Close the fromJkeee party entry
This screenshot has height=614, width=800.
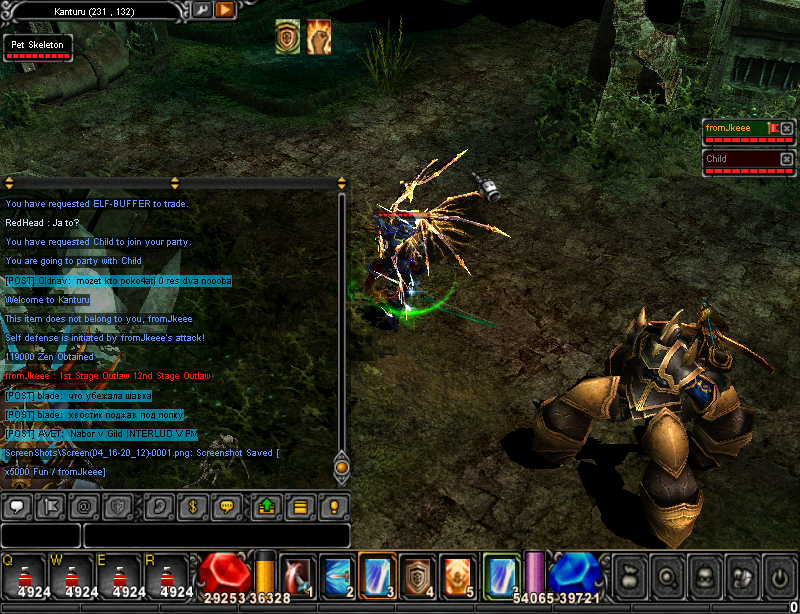786,129
